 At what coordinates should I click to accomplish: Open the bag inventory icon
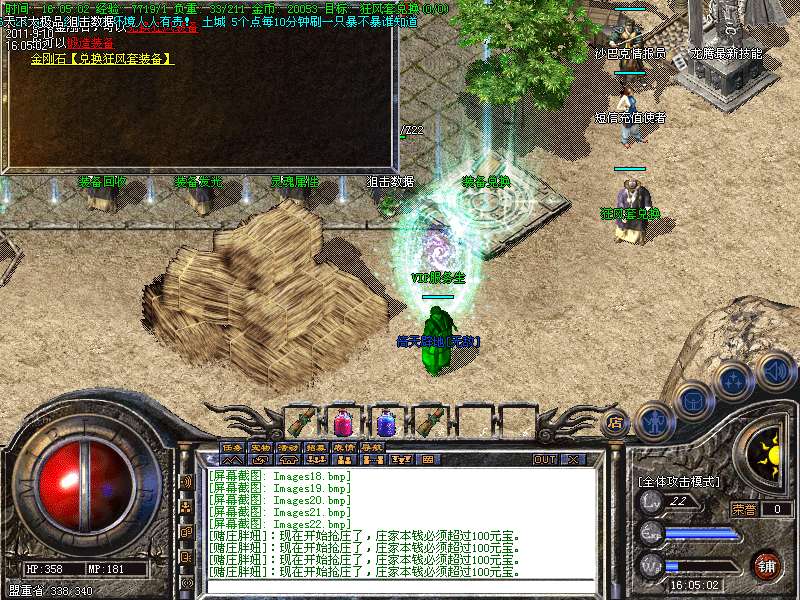pos(692,398)
